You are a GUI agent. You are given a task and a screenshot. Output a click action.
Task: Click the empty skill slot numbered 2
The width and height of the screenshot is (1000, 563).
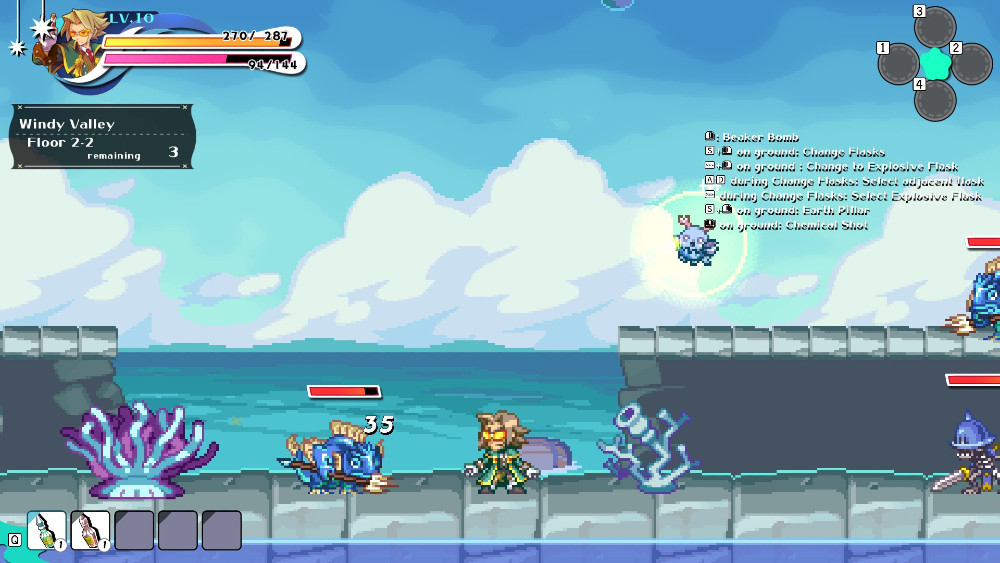point(971,64)
